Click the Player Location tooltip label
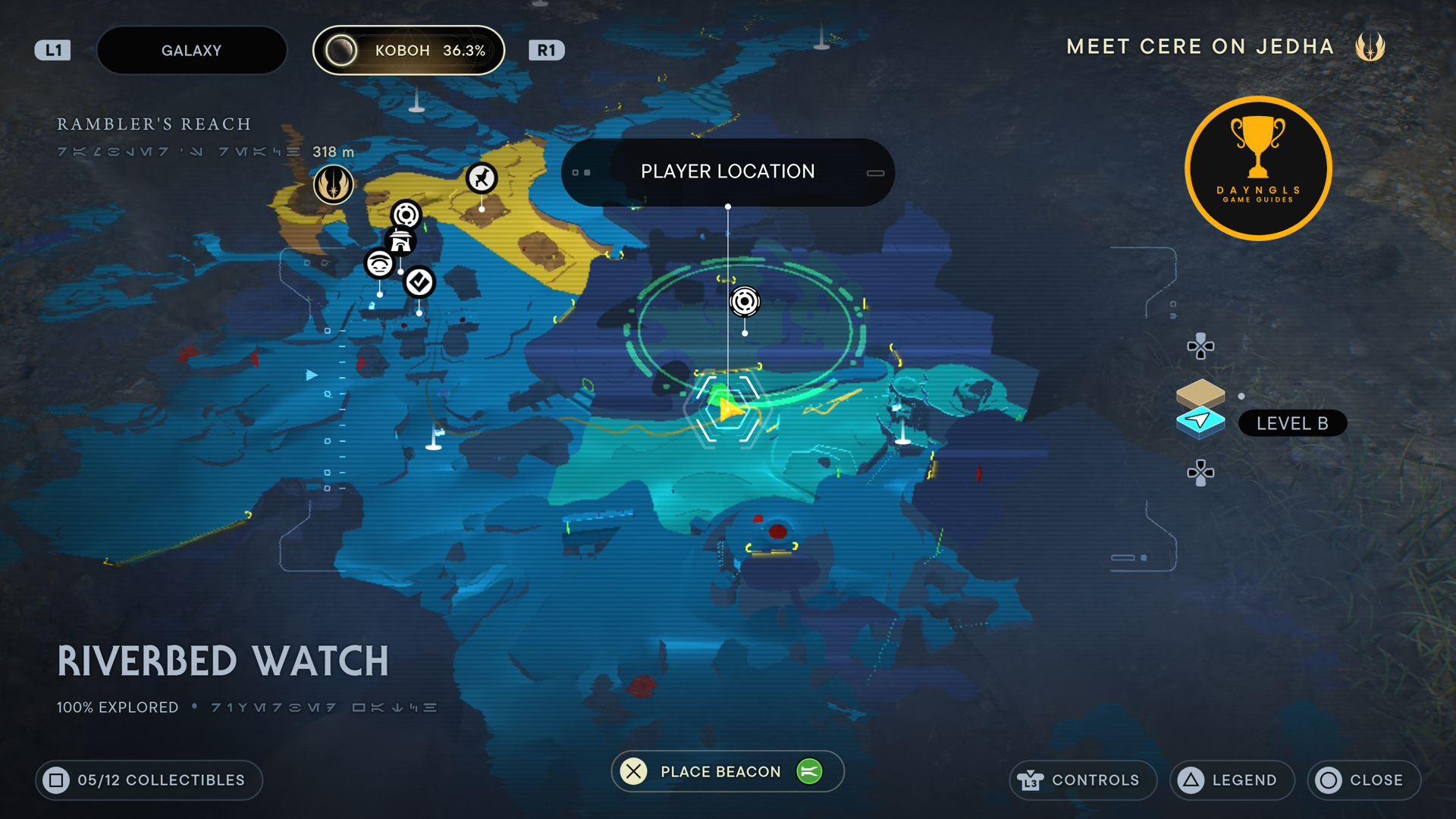Image resolution: width=1456 pixels, height=819 pixels. point(727,172)
